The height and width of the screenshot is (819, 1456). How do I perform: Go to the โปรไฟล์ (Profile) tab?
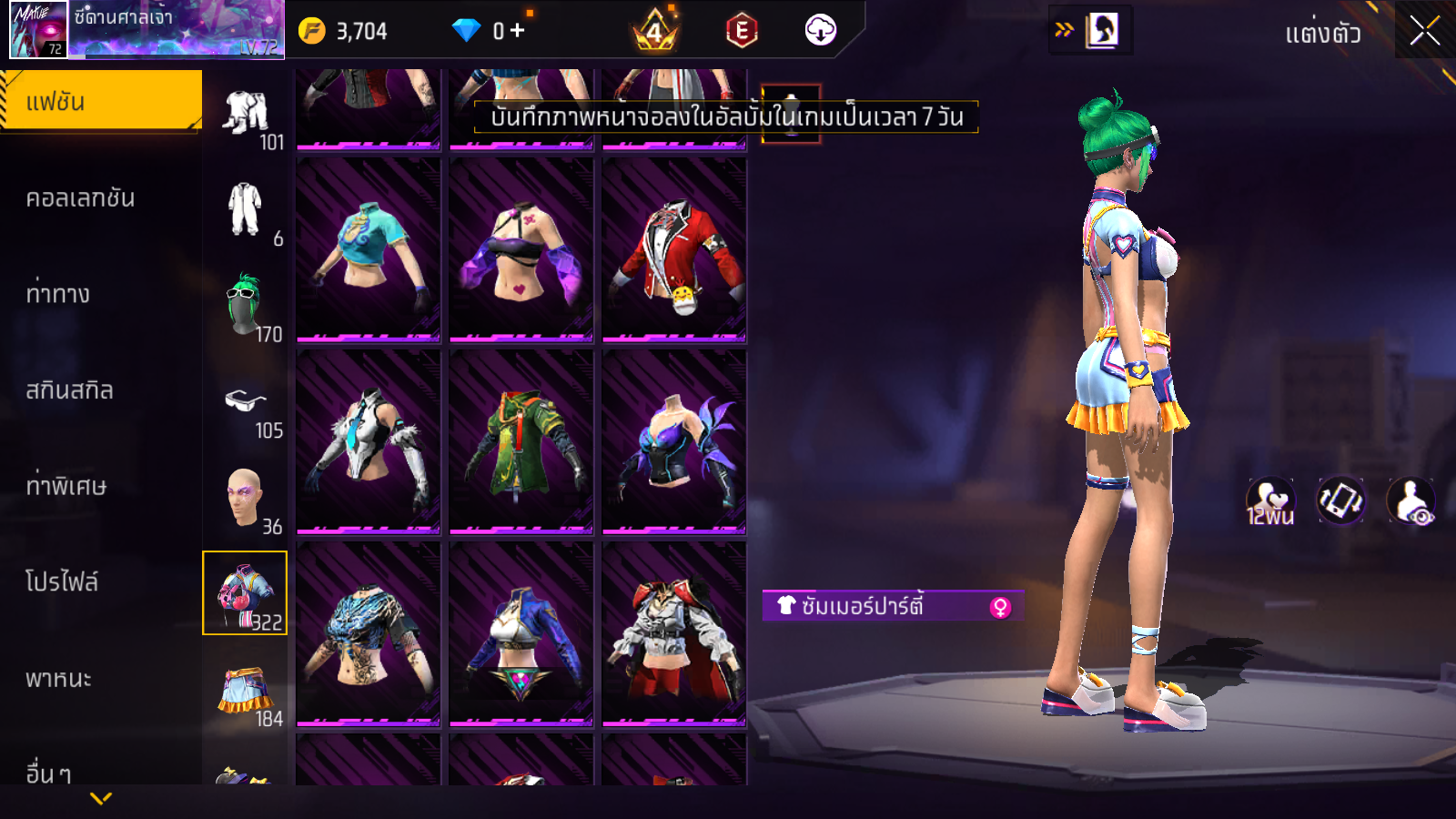coord(62,582)
